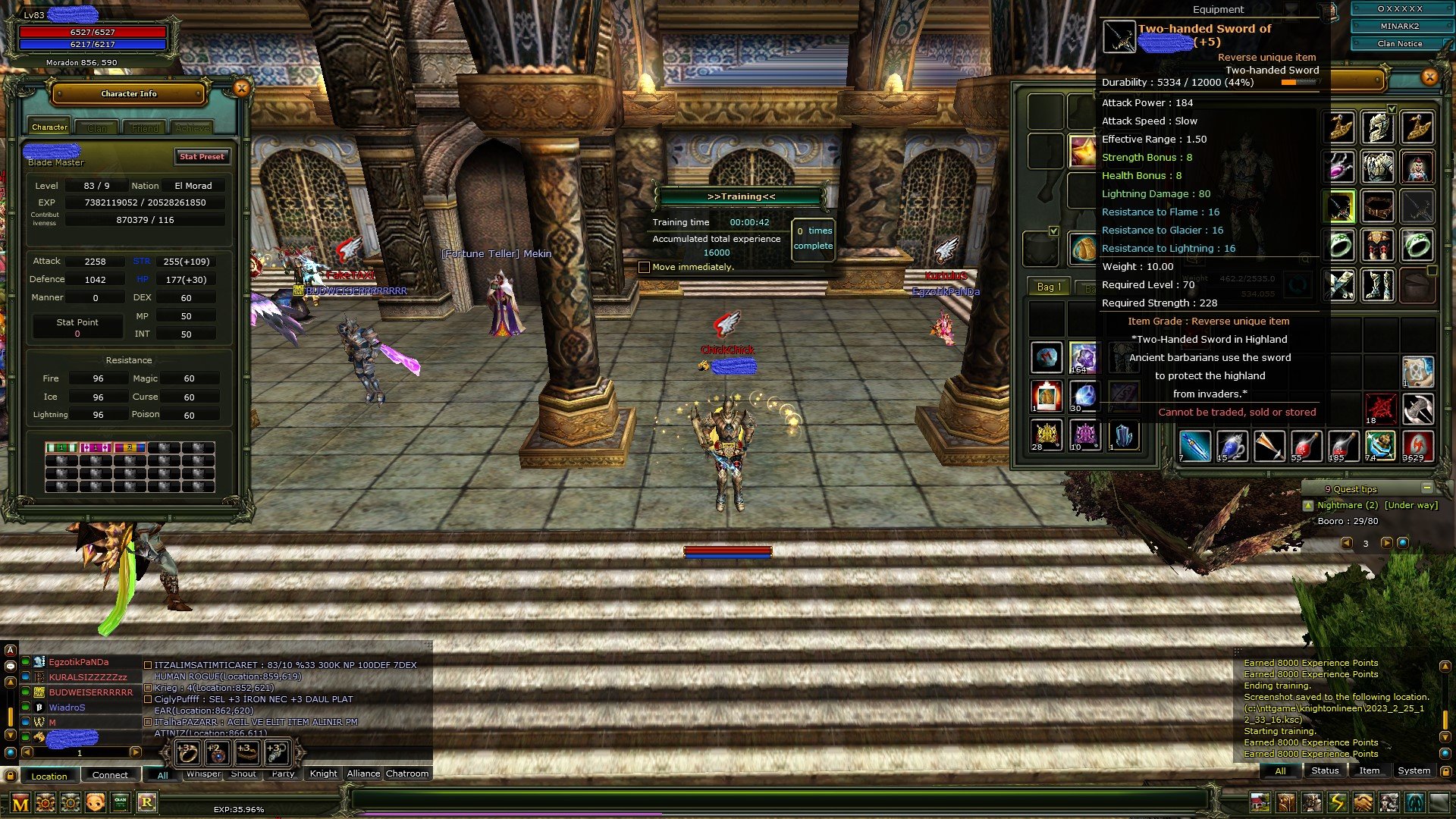Switch to the Clan tab
Image resolution: width=1456 pixels, height=819 pixels.
point(97,128)
